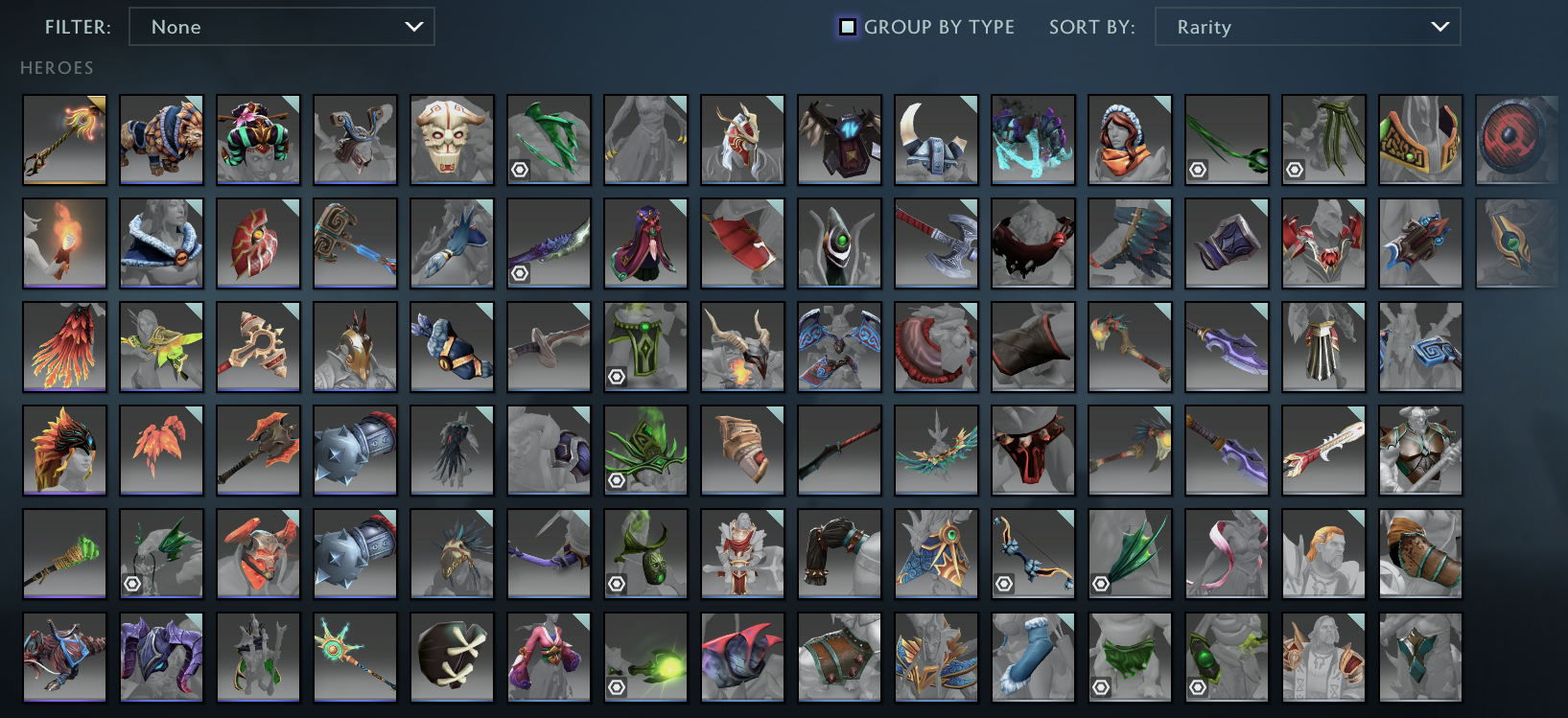Select the blue fuzzy boot item
Screen dimensions: 1568x718
[x=1033, y=657]
